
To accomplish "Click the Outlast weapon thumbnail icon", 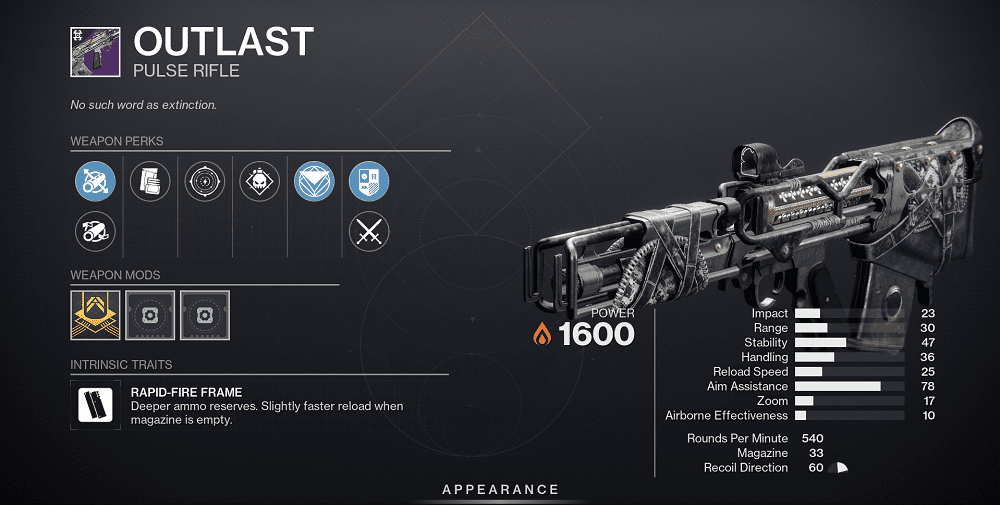I will [96, 52].
